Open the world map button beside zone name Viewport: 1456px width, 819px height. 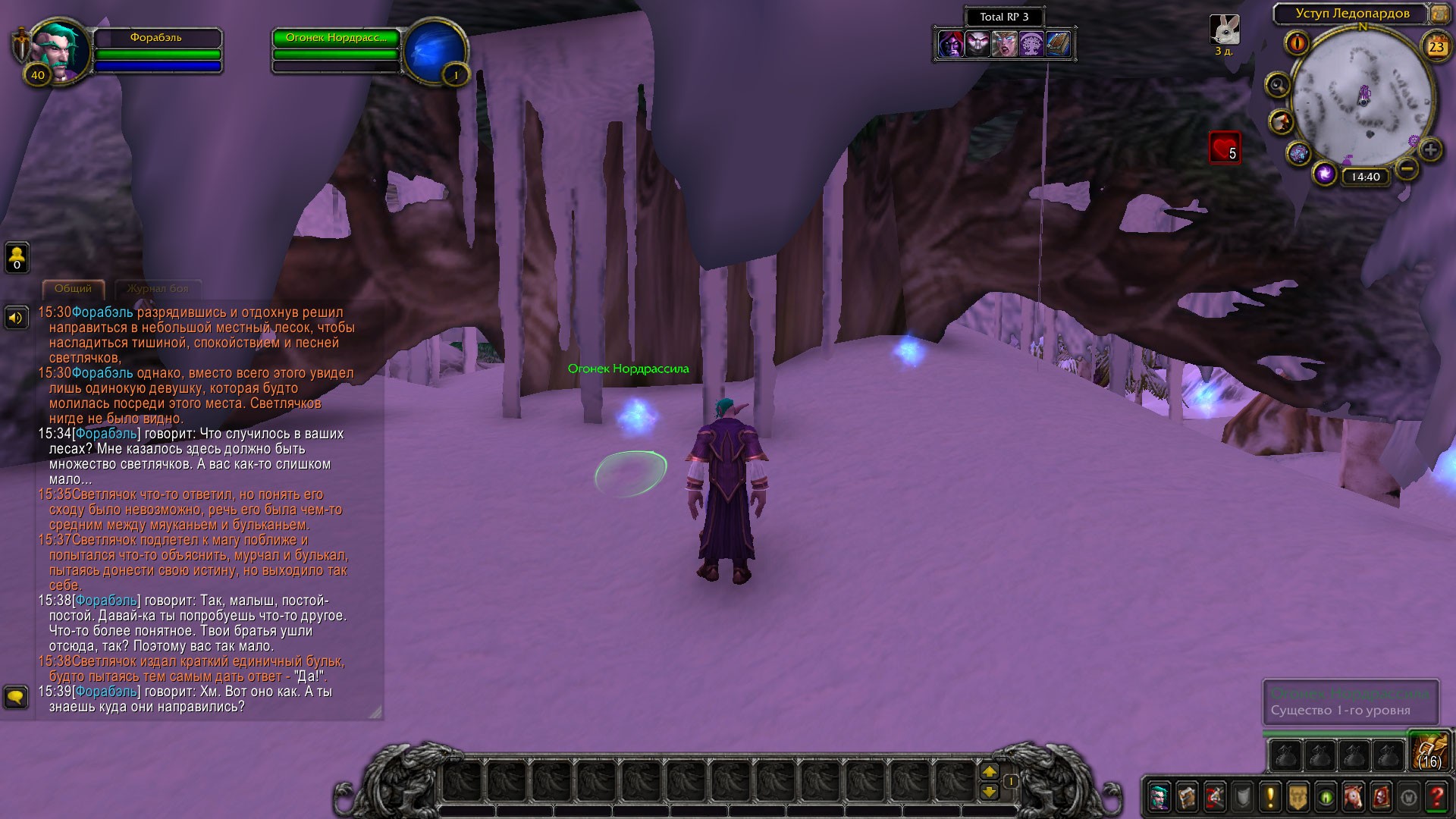coord(1439,14)
